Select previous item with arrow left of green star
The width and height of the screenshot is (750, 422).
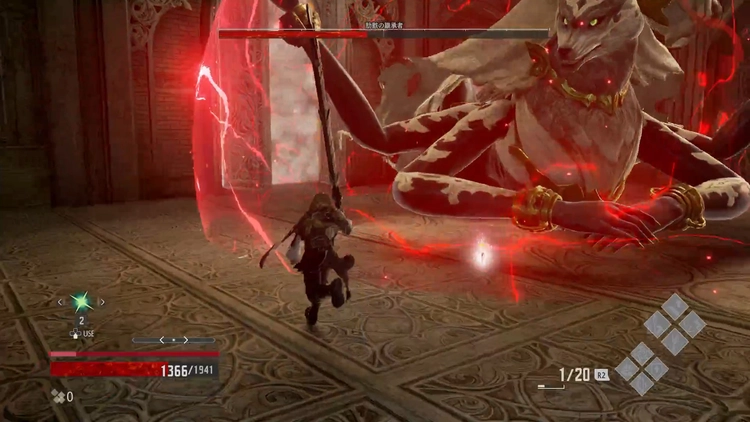59,301
